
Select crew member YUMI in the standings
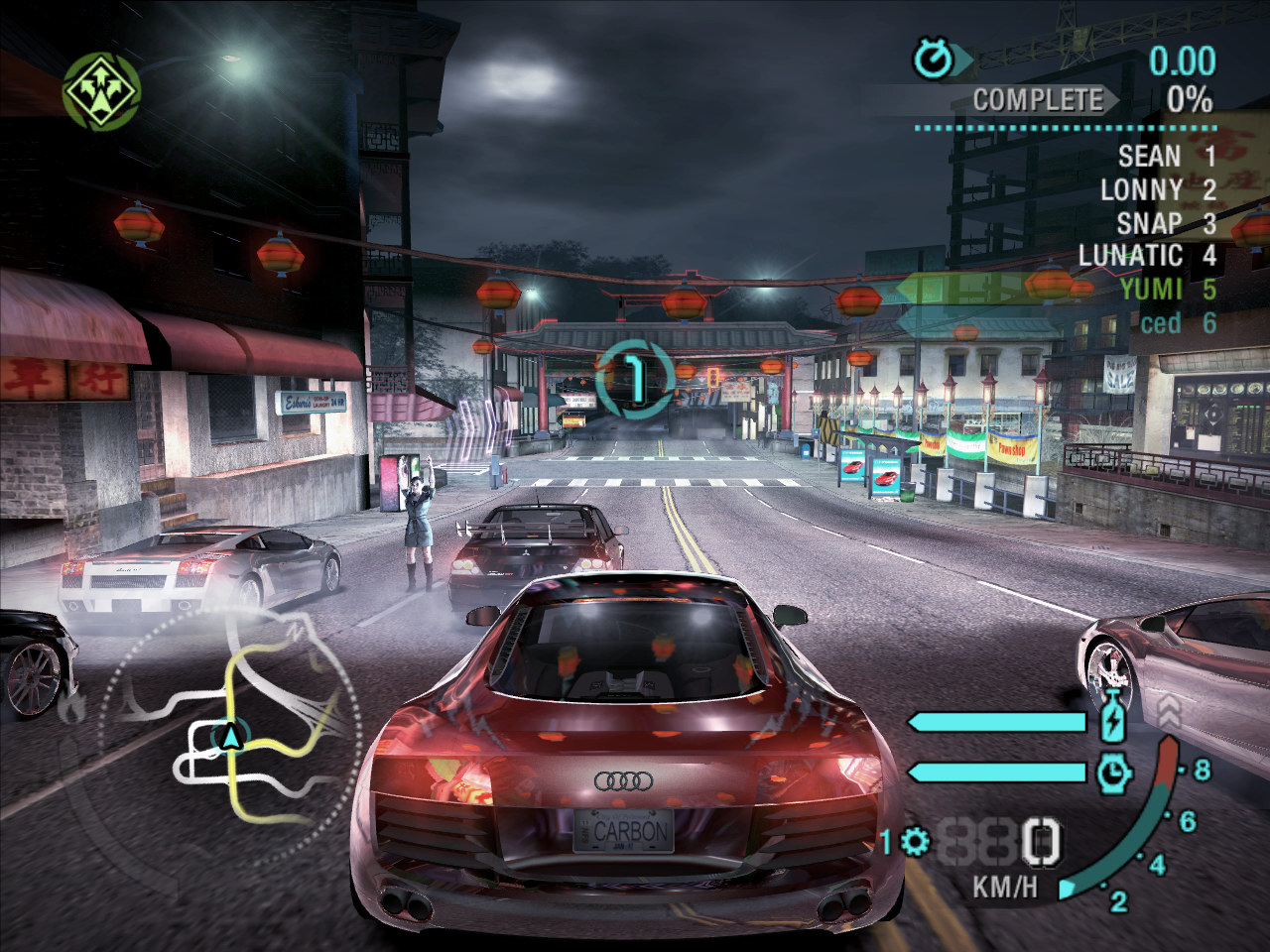tap(1165, 290)
